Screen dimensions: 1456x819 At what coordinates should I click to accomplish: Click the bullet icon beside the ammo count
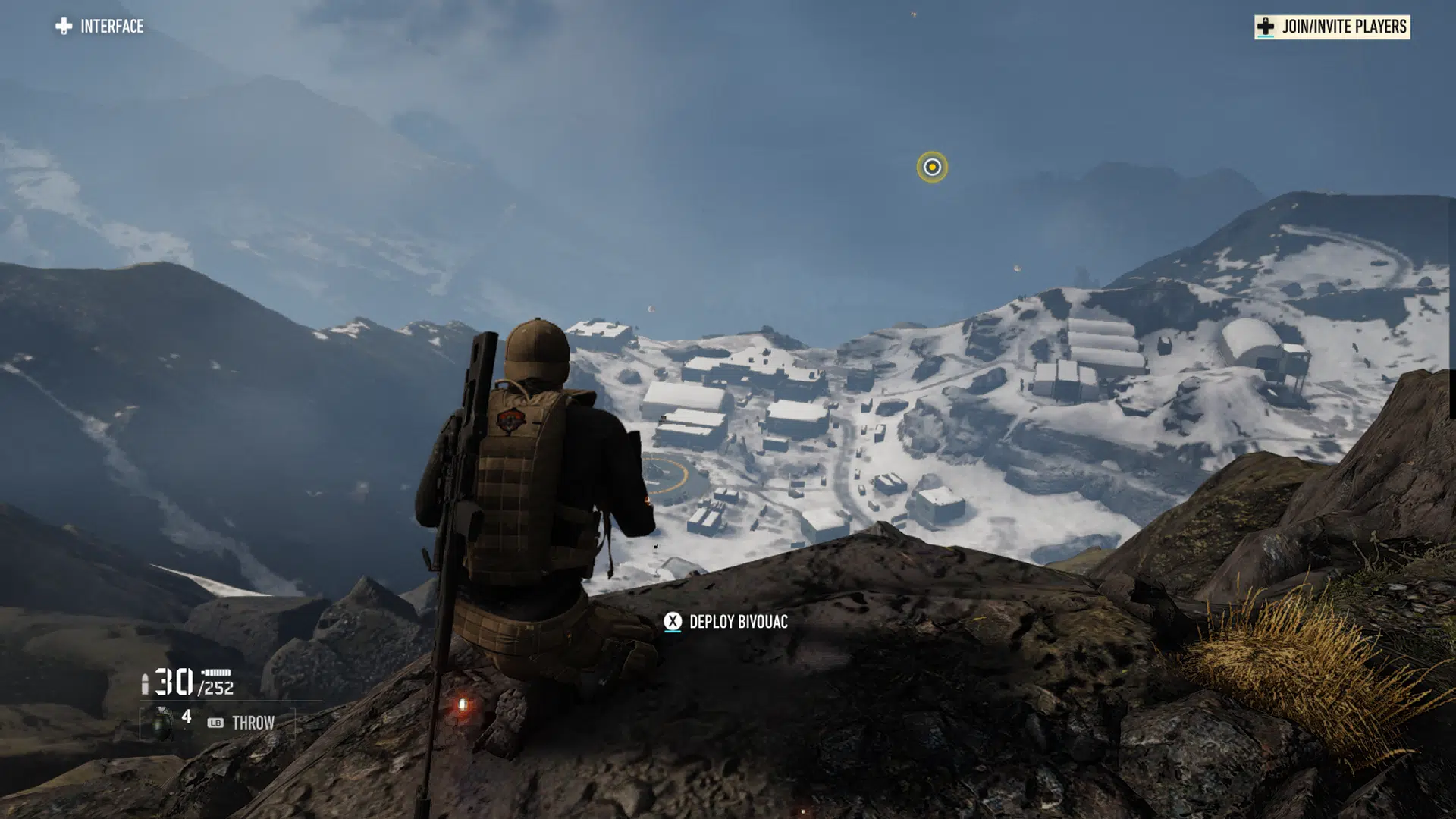tap(146, 683)
